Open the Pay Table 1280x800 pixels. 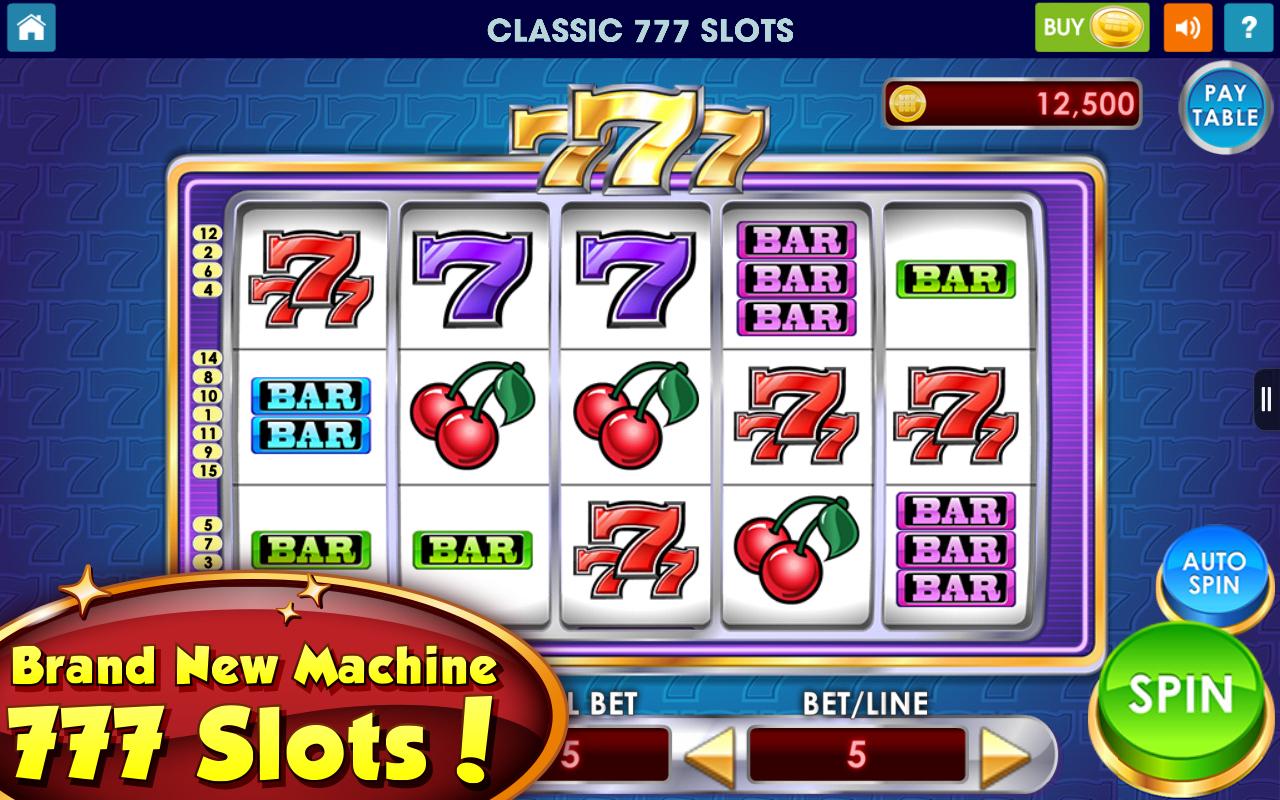click(1224, 105)
